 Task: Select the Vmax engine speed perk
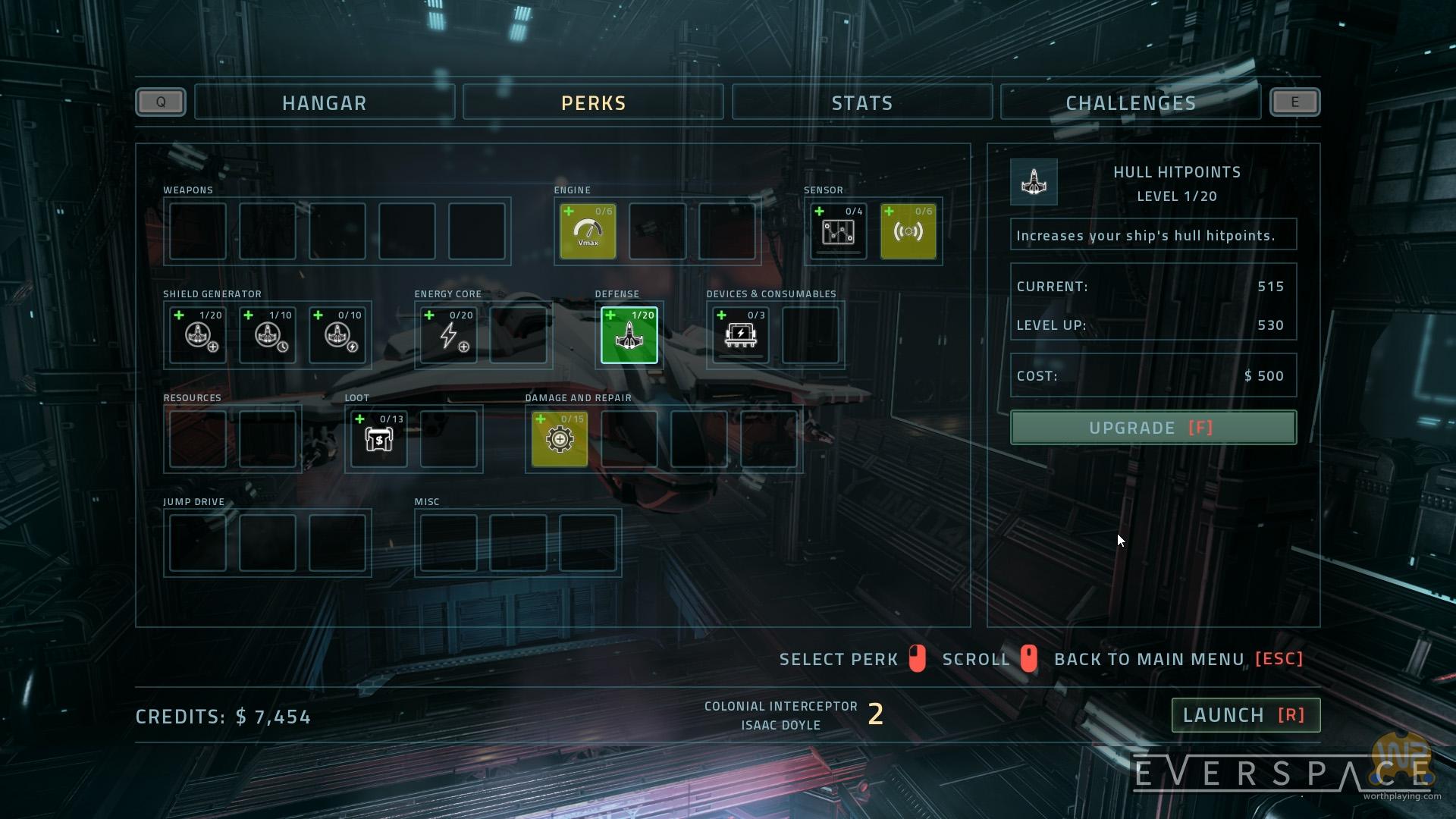pos(588,231)
